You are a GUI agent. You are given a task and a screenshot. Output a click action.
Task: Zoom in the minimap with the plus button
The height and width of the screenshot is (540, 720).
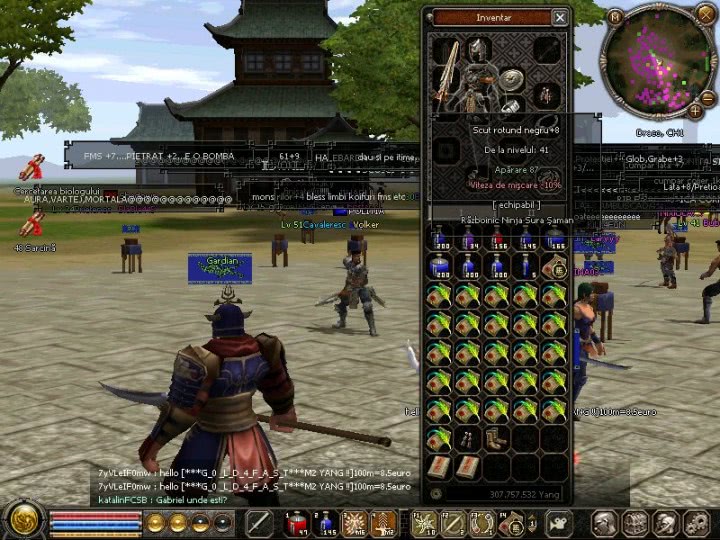(695, 112)
